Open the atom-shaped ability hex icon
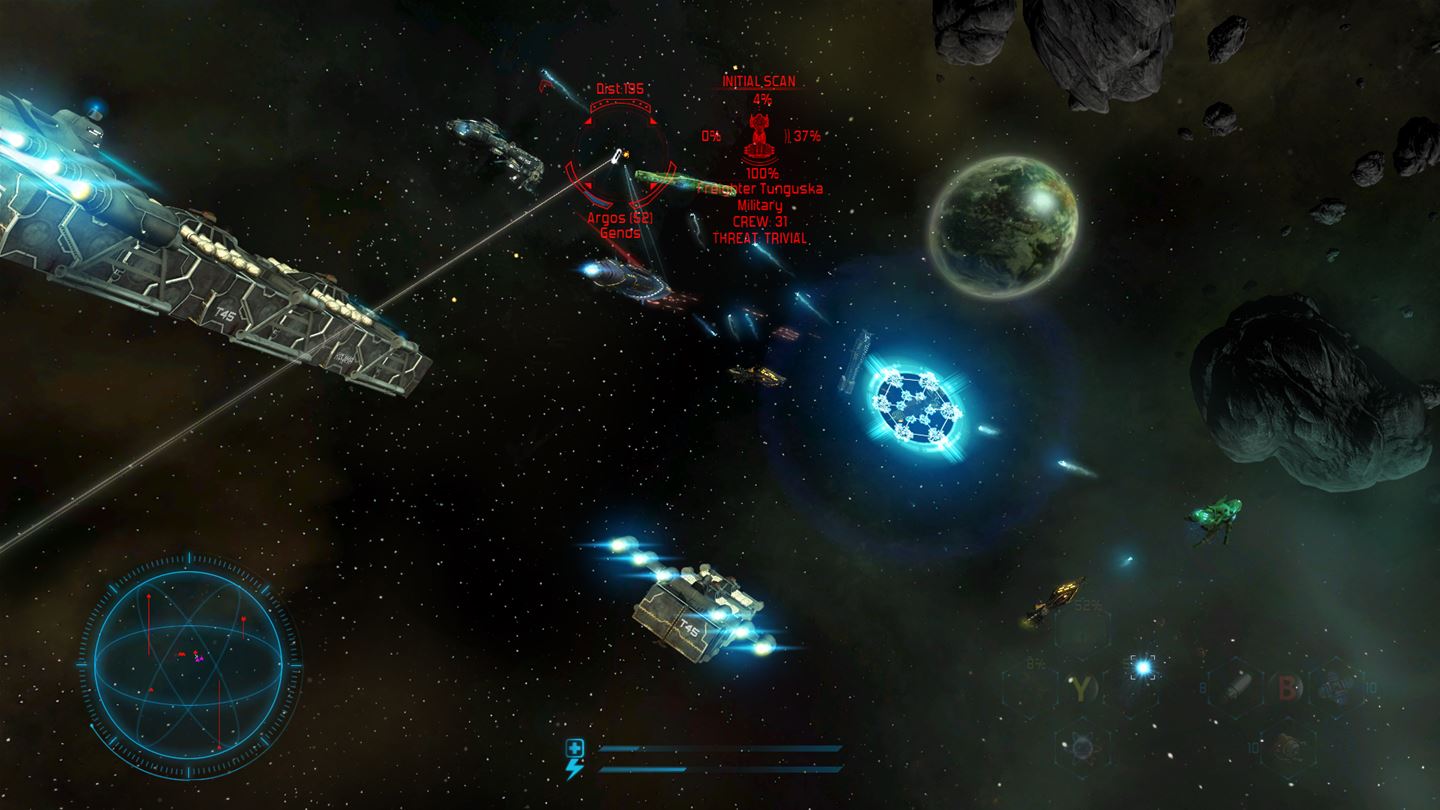Viewport: 1440px width, 810px height. (x=1081, y=748)
